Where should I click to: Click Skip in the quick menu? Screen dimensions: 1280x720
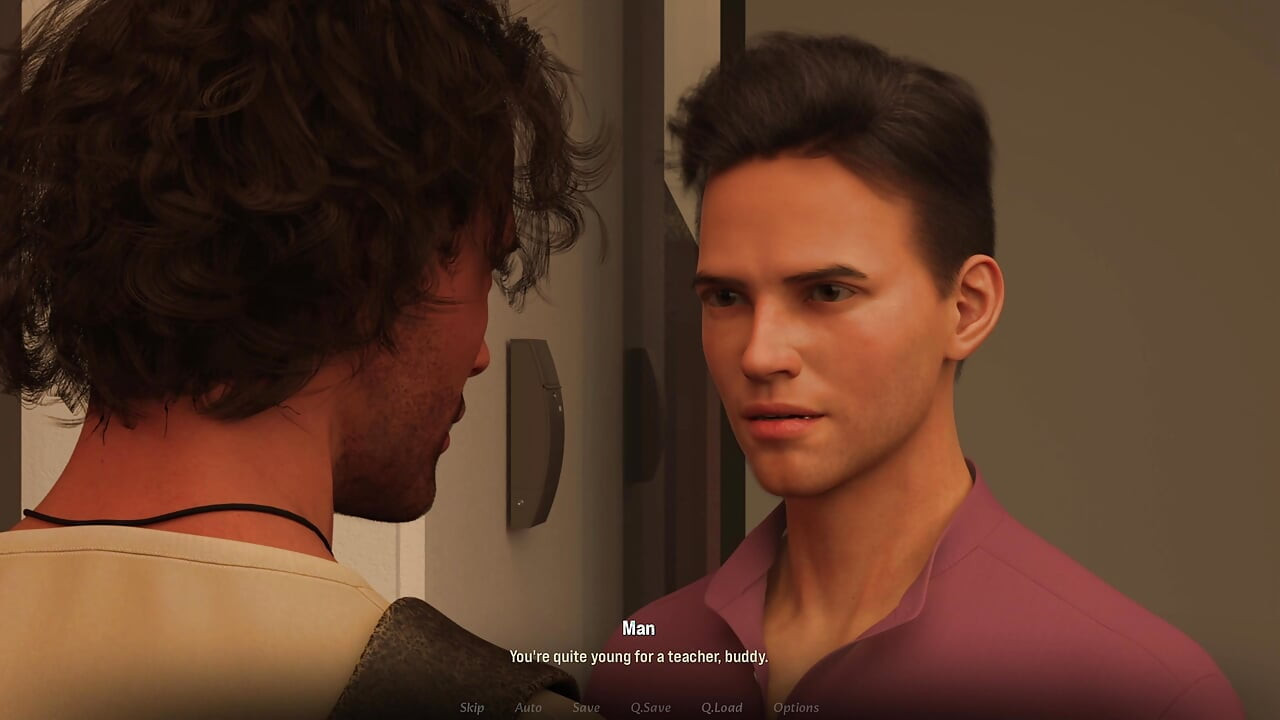tap(472, 708)
